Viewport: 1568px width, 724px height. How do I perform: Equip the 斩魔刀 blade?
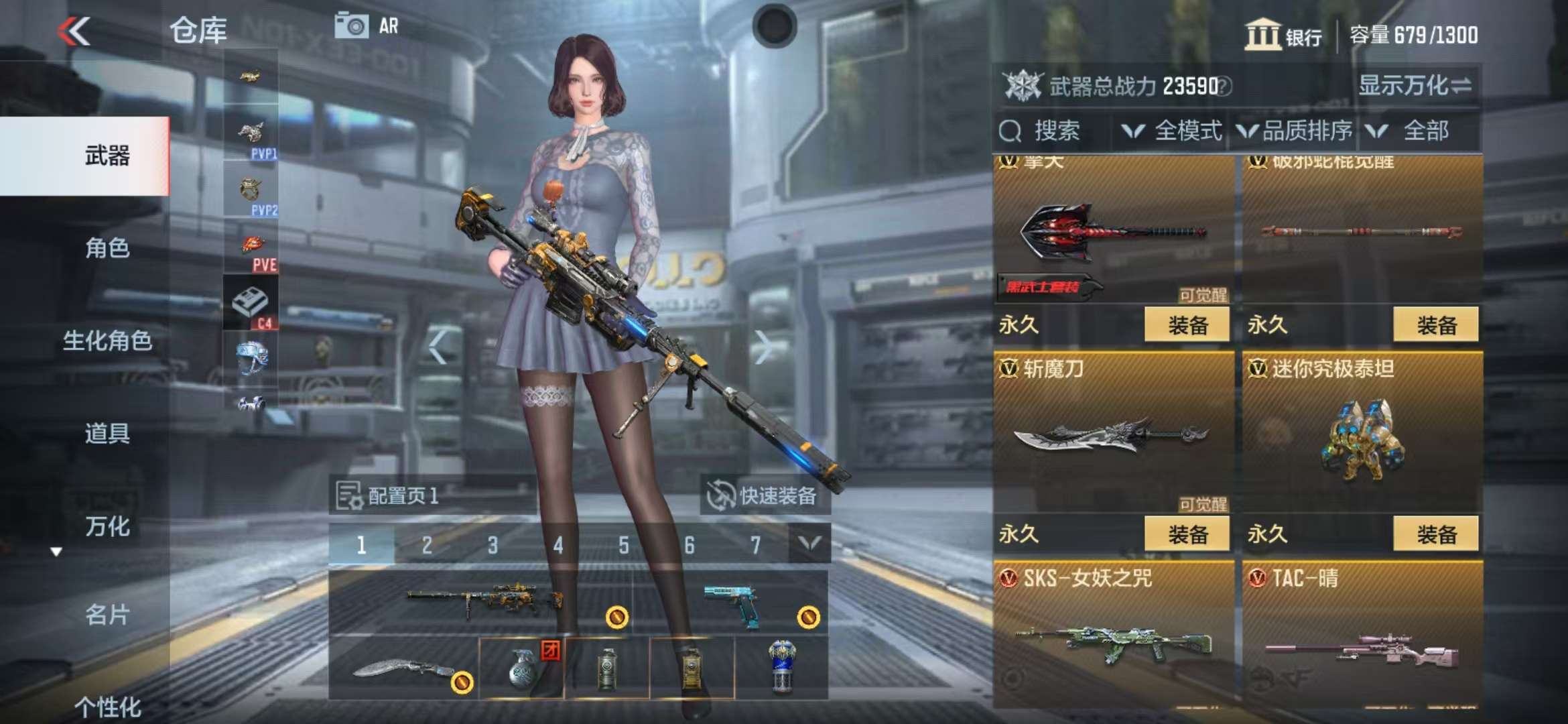click(x=1187, y=534)
